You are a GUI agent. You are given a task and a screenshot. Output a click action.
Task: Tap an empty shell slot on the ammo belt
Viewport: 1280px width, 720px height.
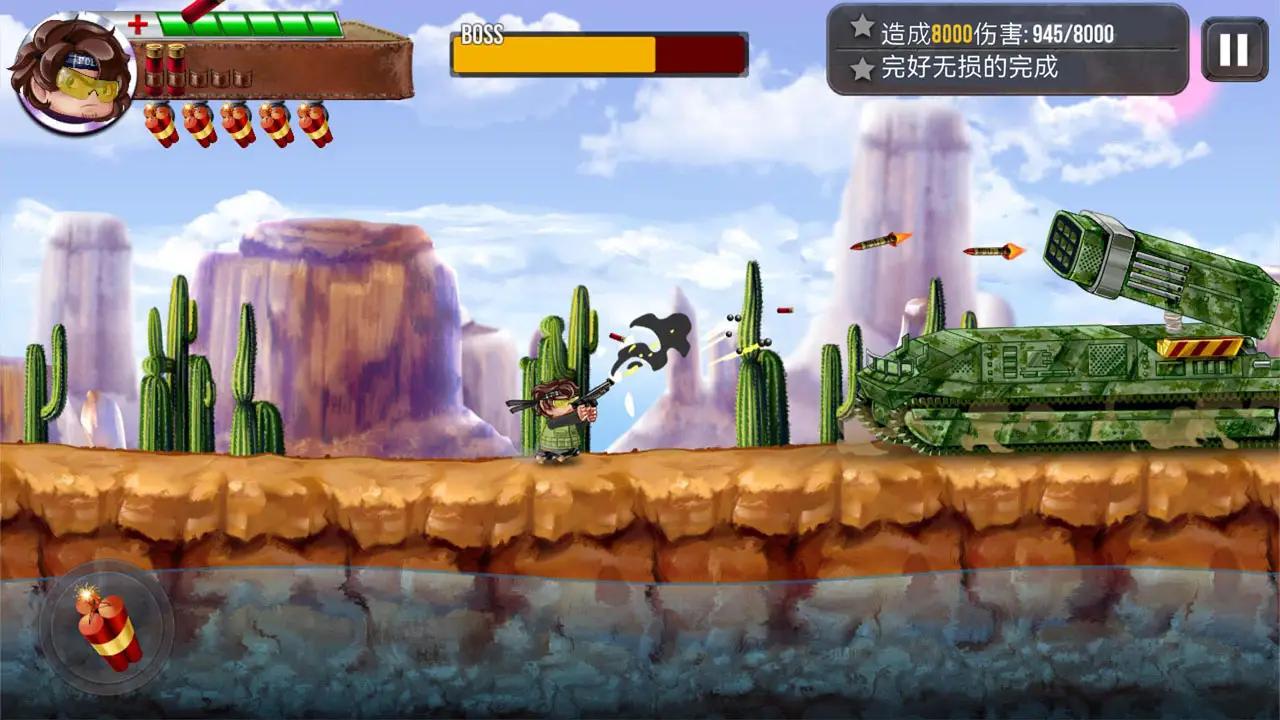point(198,77)
